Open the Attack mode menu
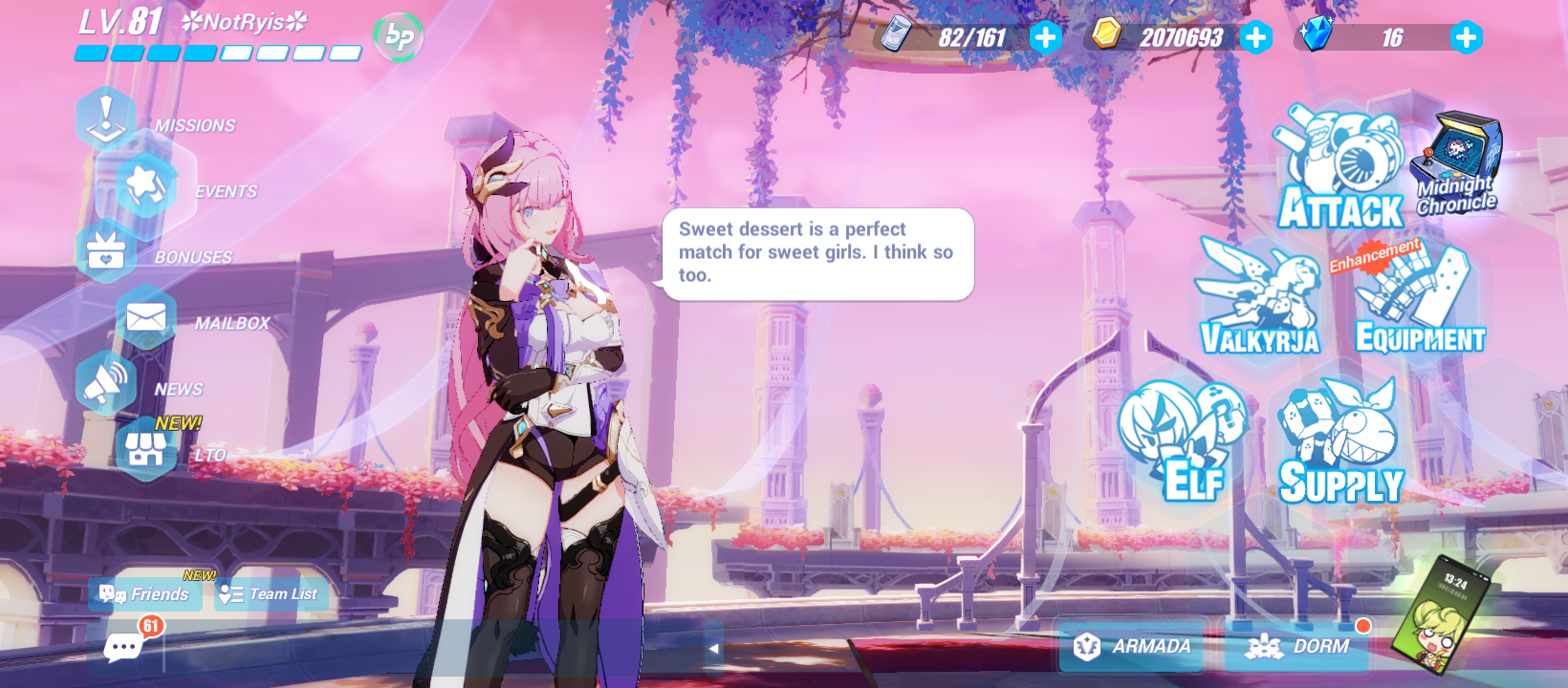 pyautogui.click(x=1342, y=172)
